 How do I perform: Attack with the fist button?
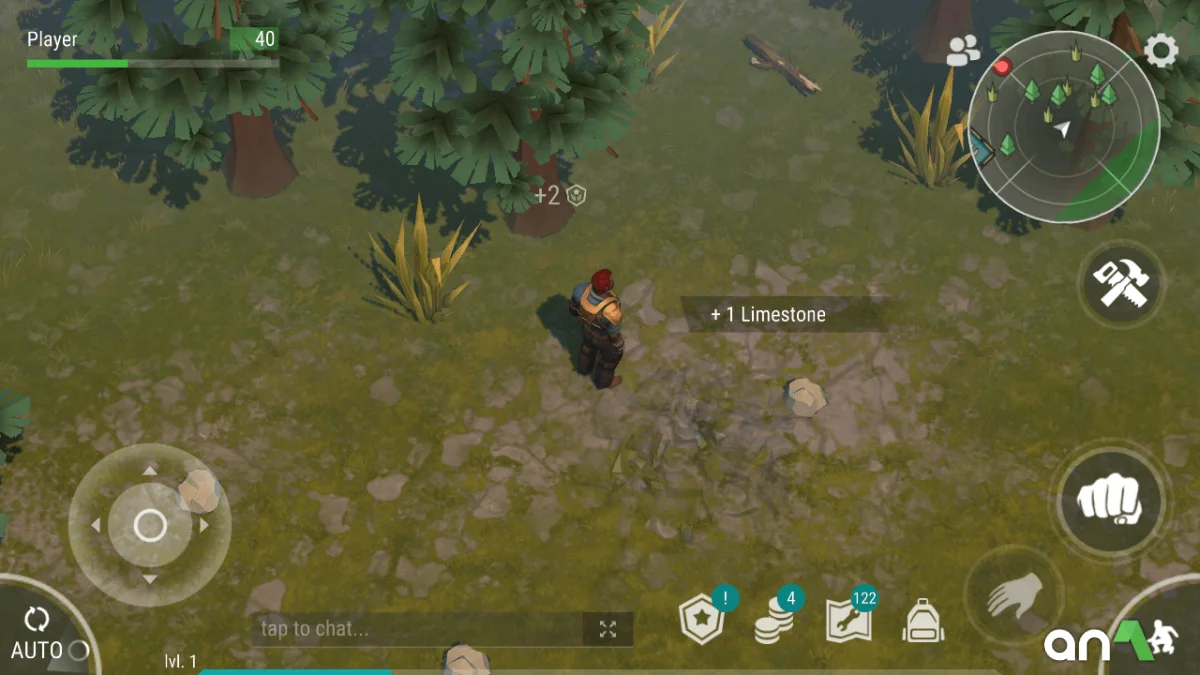pos(1110,498)
